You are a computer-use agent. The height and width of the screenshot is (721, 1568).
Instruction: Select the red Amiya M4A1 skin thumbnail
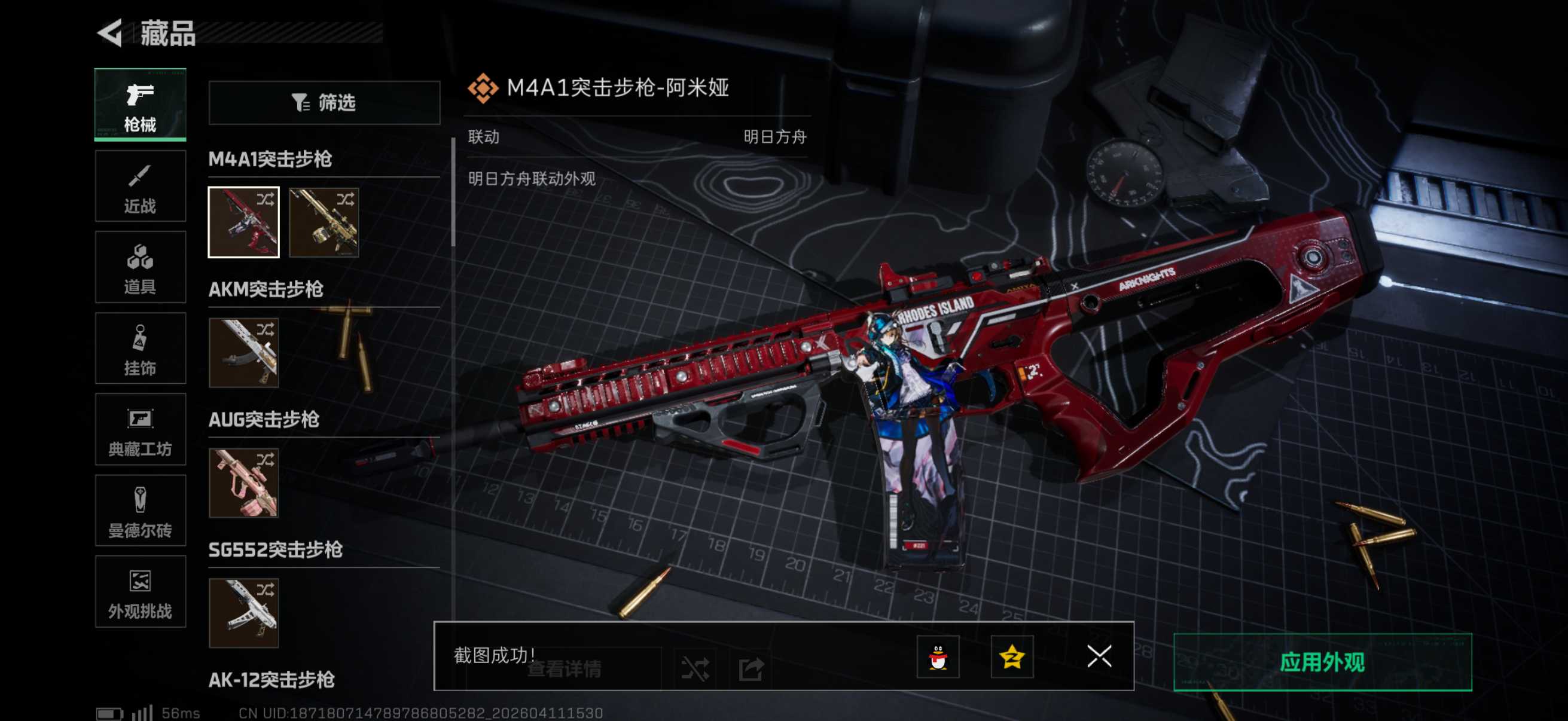243,222
